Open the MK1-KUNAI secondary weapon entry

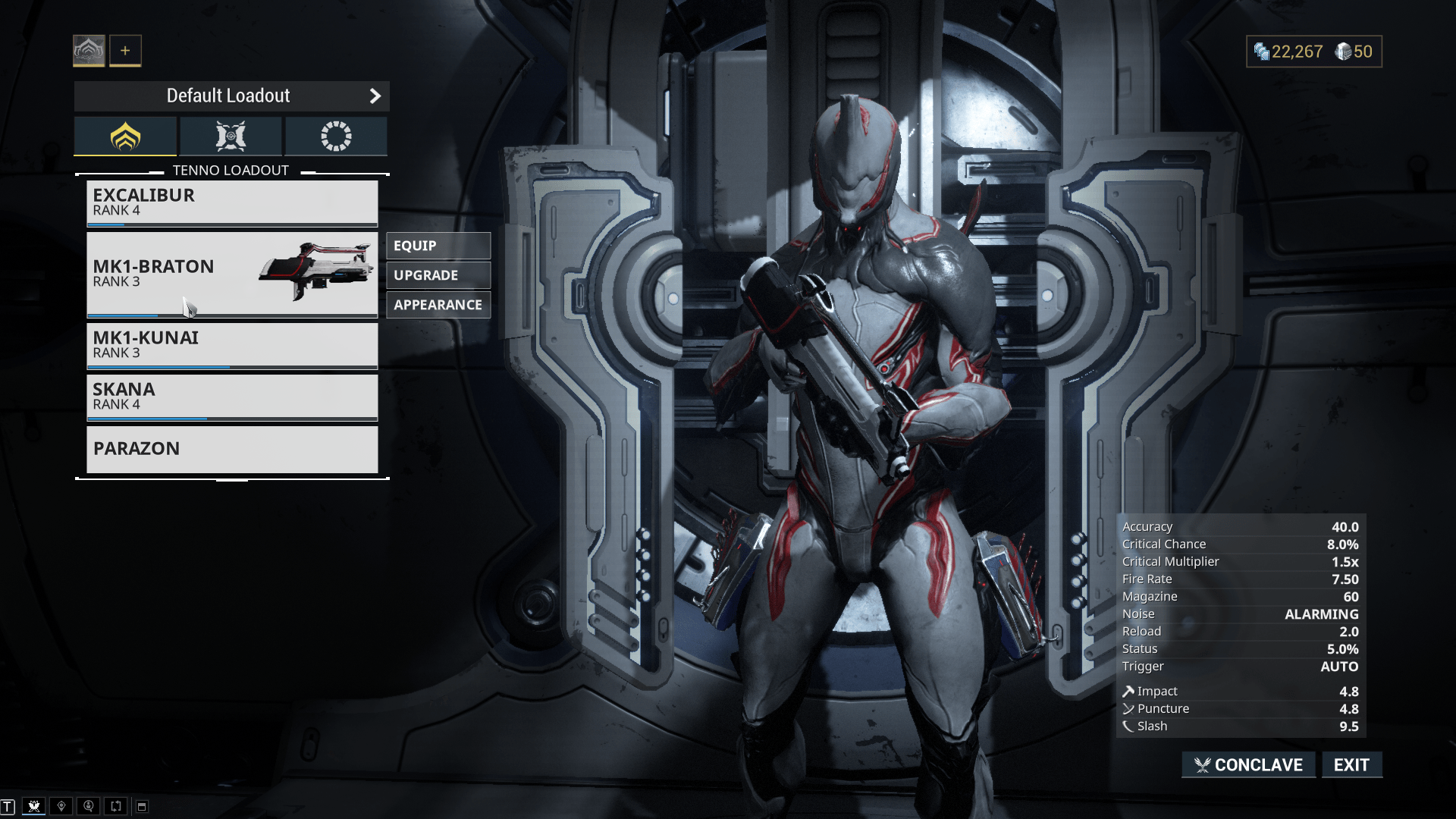[232, 346]
